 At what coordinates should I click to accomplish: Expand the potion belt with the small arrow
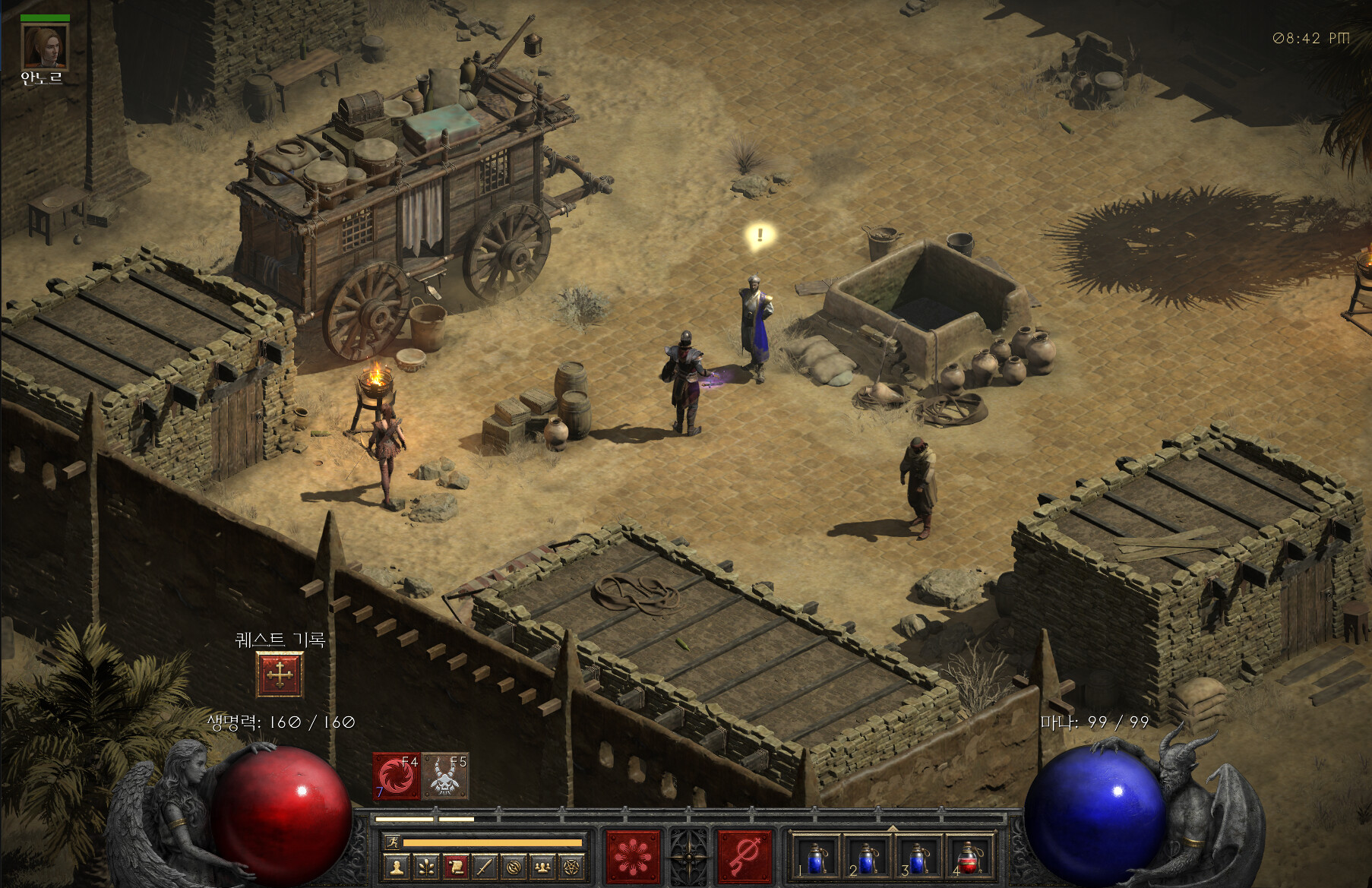[893, 827]
